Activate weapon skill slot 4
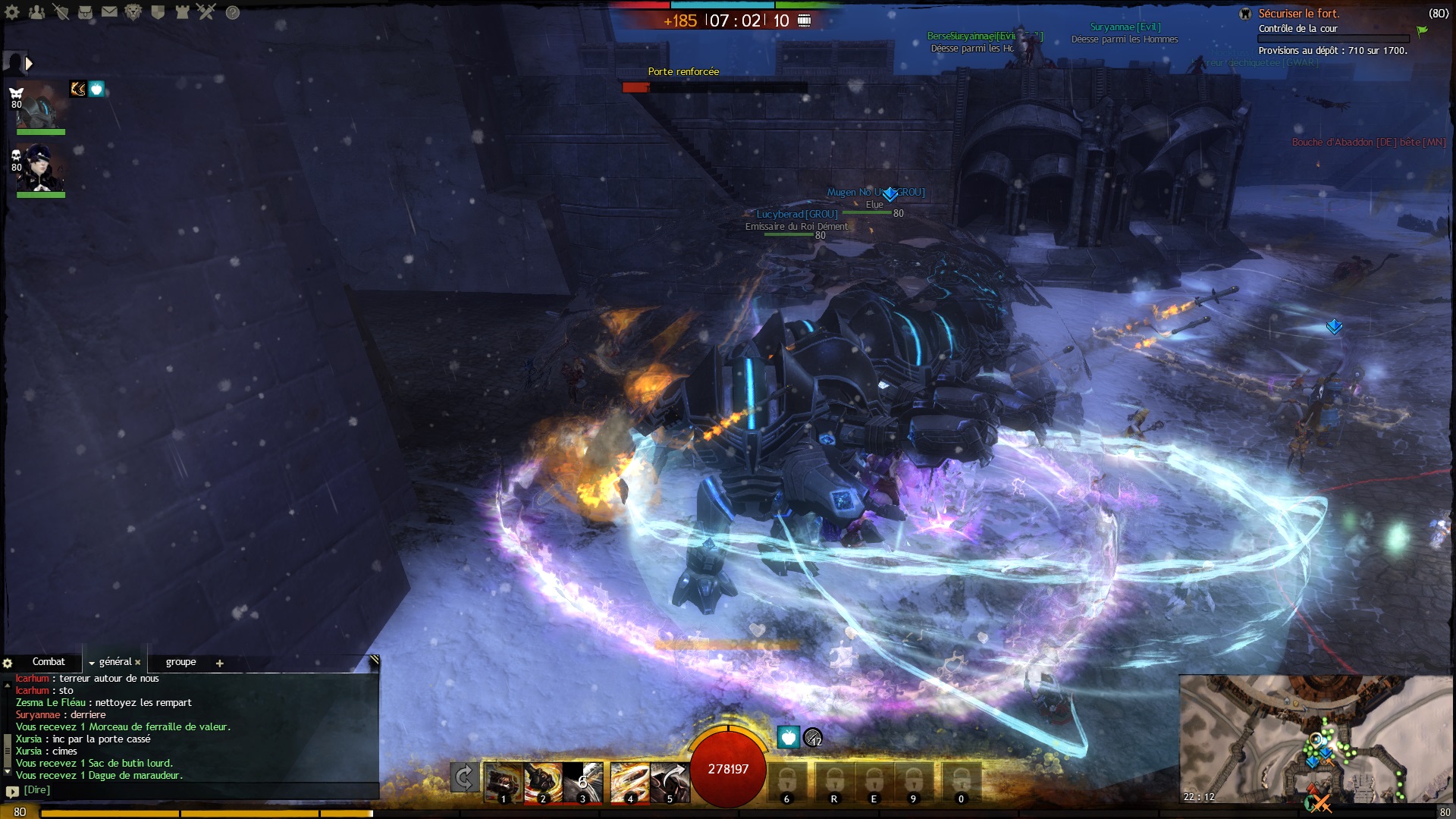Viewport: 1456px width, 819px height. [x=629, y=782]
